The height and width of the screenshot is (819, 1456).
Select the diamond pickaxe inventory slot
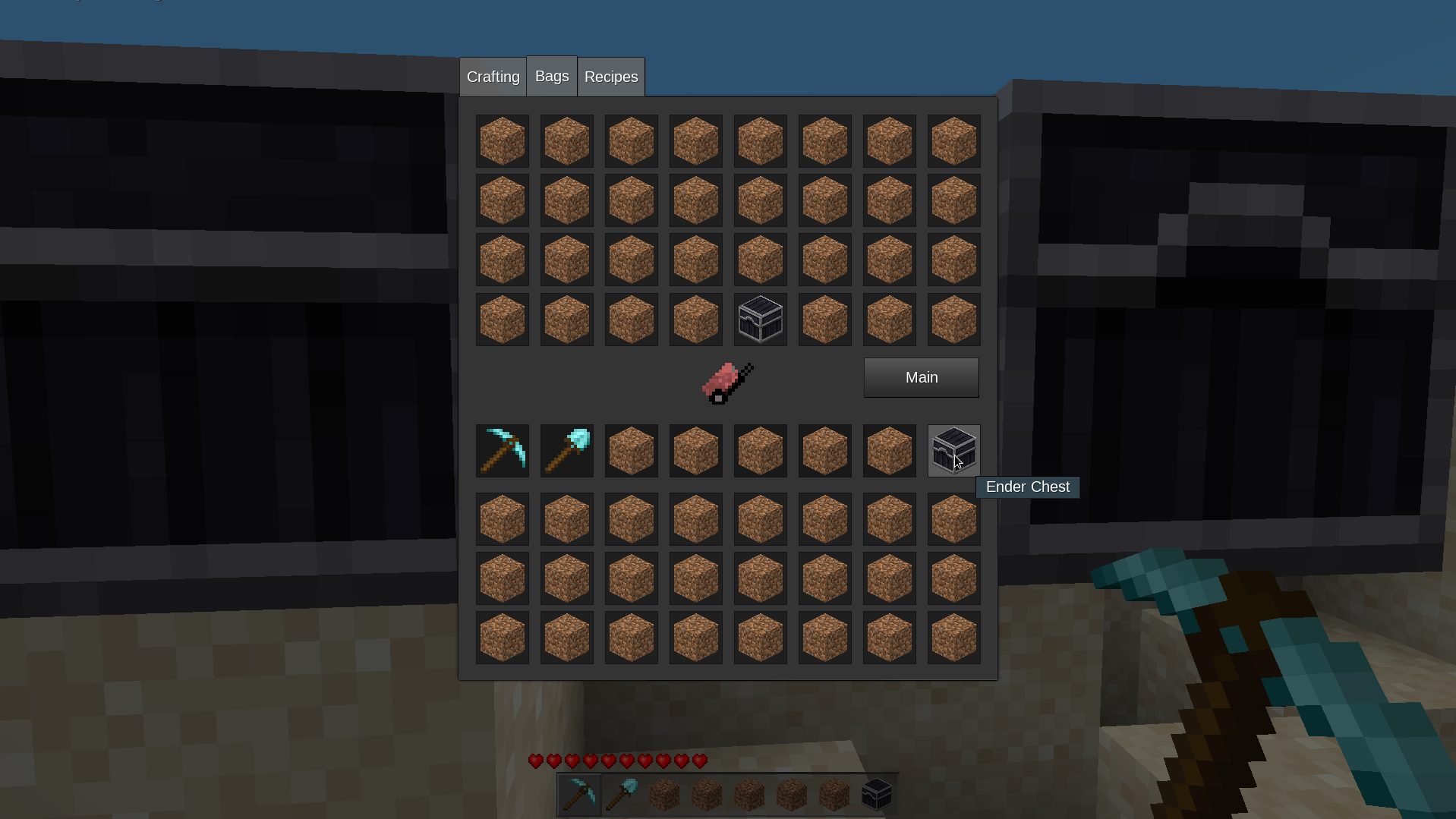[x=503, y=451]
